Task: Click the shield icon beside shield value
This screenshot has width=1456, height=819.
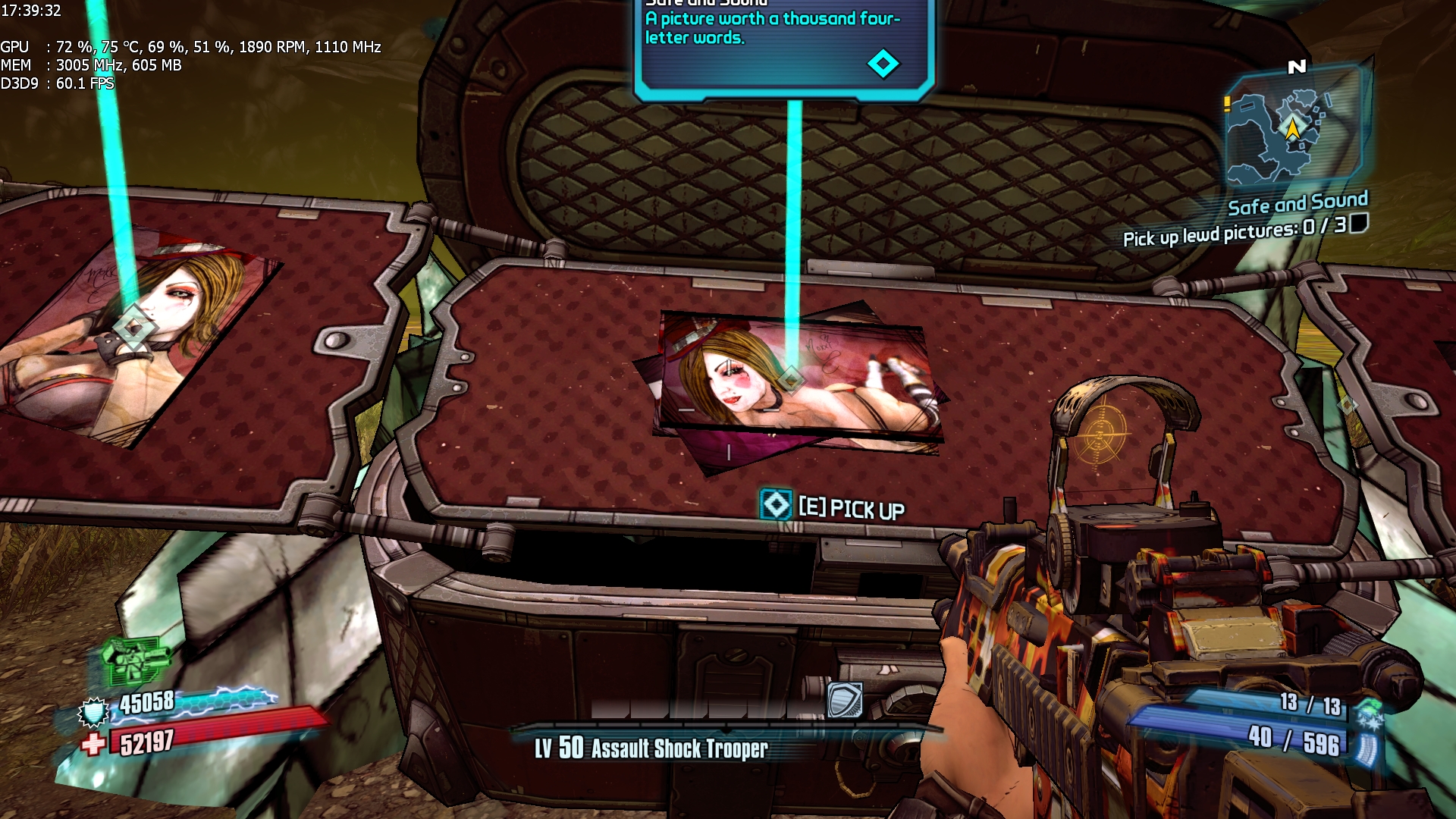Action: 94,712
